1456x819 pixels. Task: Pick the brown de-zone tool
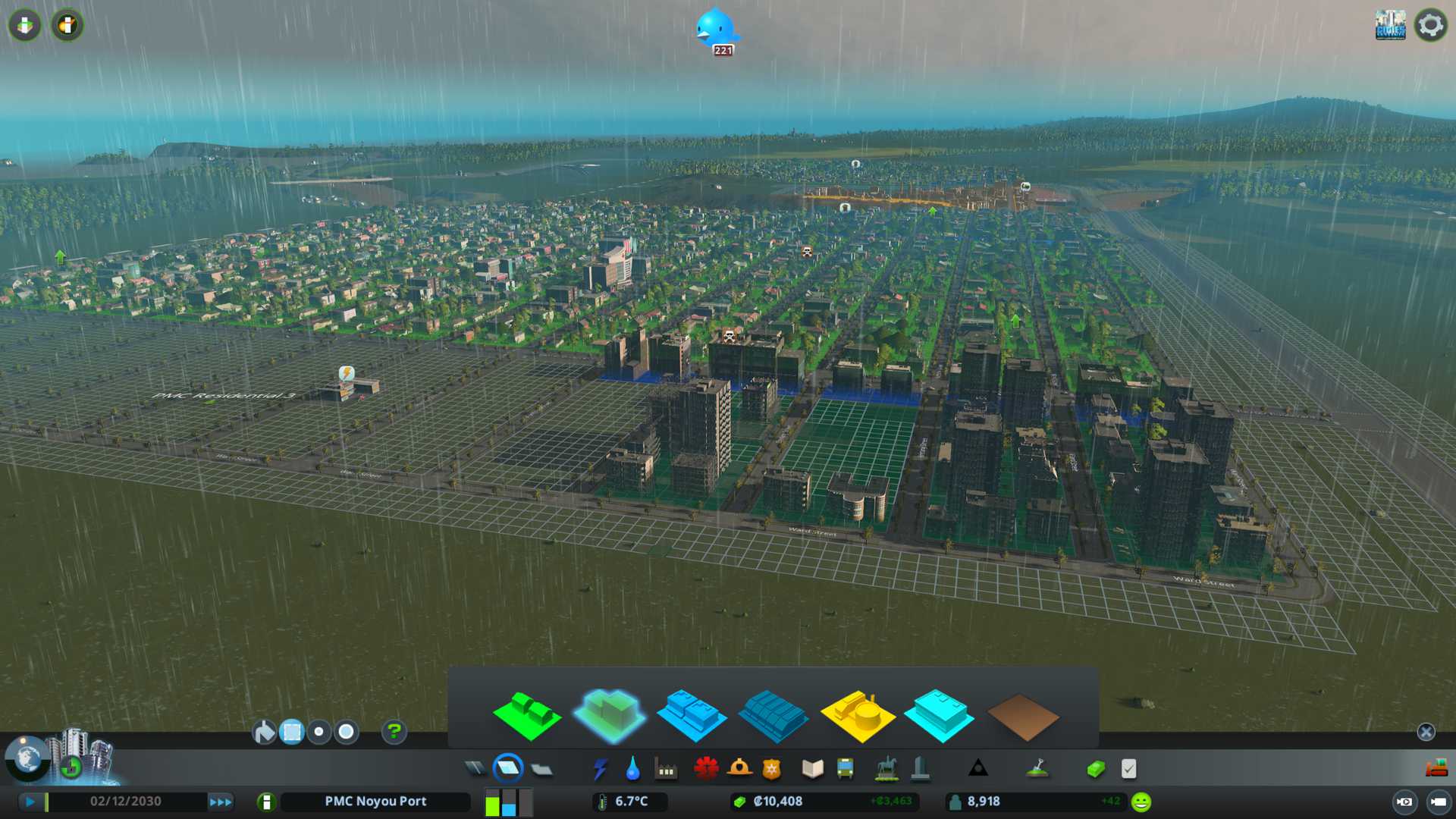[1021, 717]
